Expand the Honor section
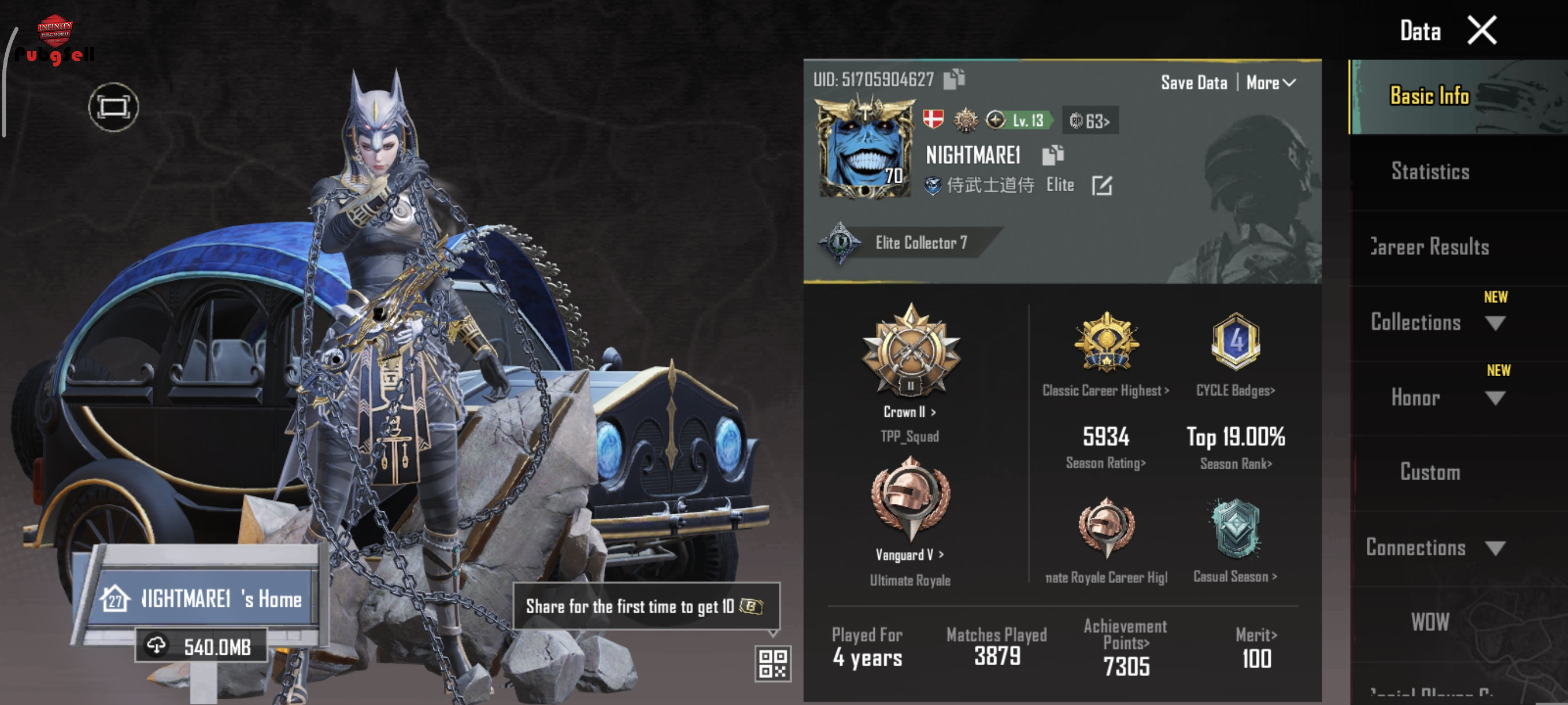Image resolution: width=1568 pixels, height=705 pixels. (1495, 398)
